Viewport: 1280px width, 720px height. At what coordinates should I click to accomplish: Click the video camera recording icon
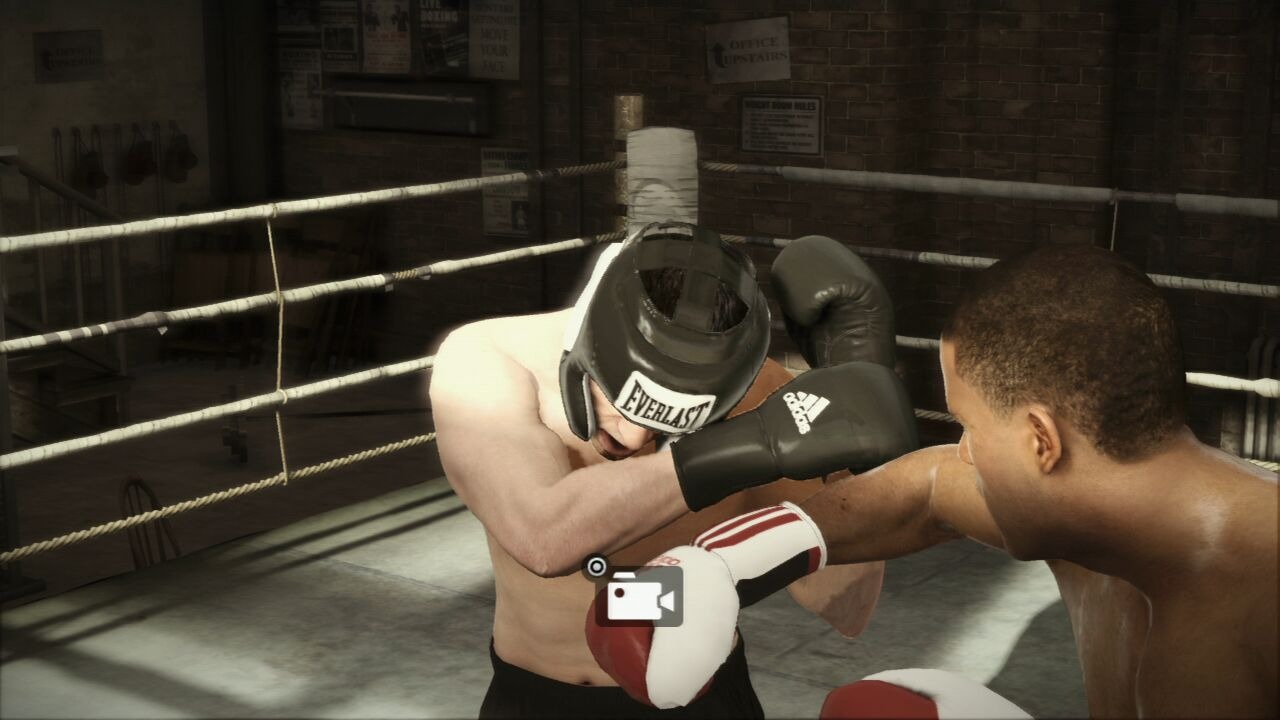635,601
